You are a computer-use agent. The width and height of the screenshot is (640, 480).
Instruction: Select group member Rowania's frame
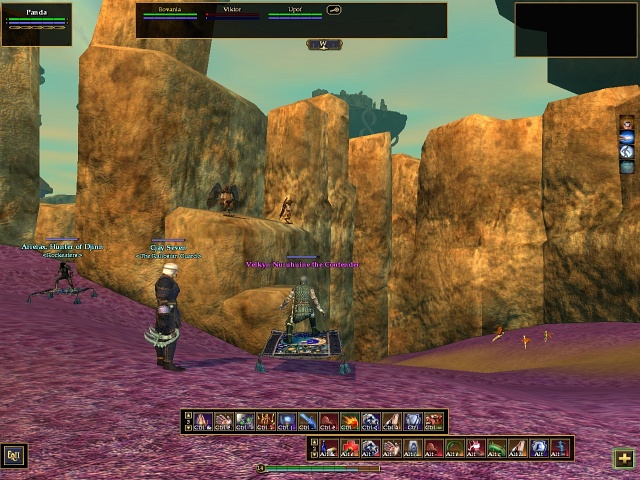coord(169,13)
